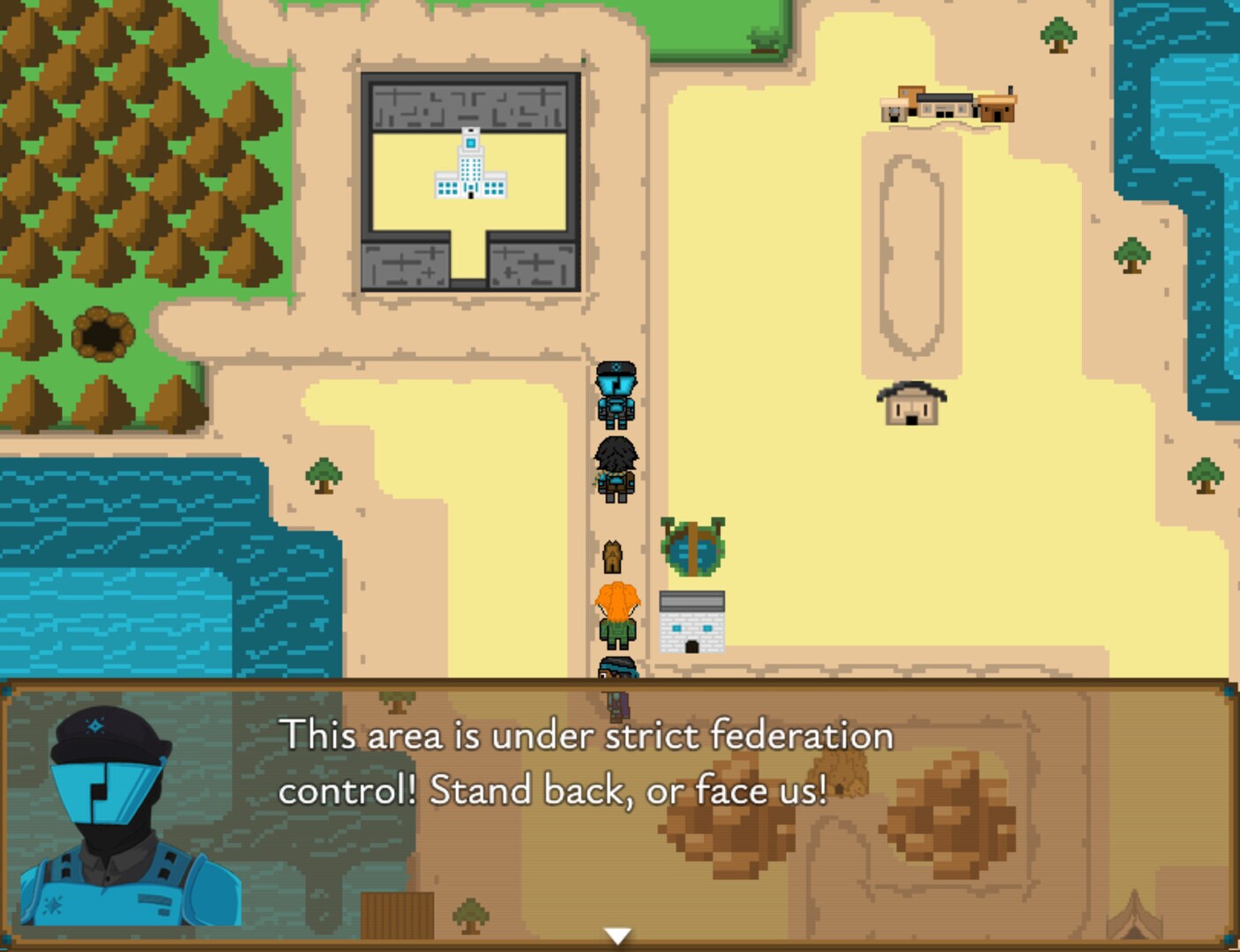Image resolution: width=1240 pixels, height=952 pixels.
Task: Advance dialogue with the white arrow indicator
Action: click(x=617, y=935)
